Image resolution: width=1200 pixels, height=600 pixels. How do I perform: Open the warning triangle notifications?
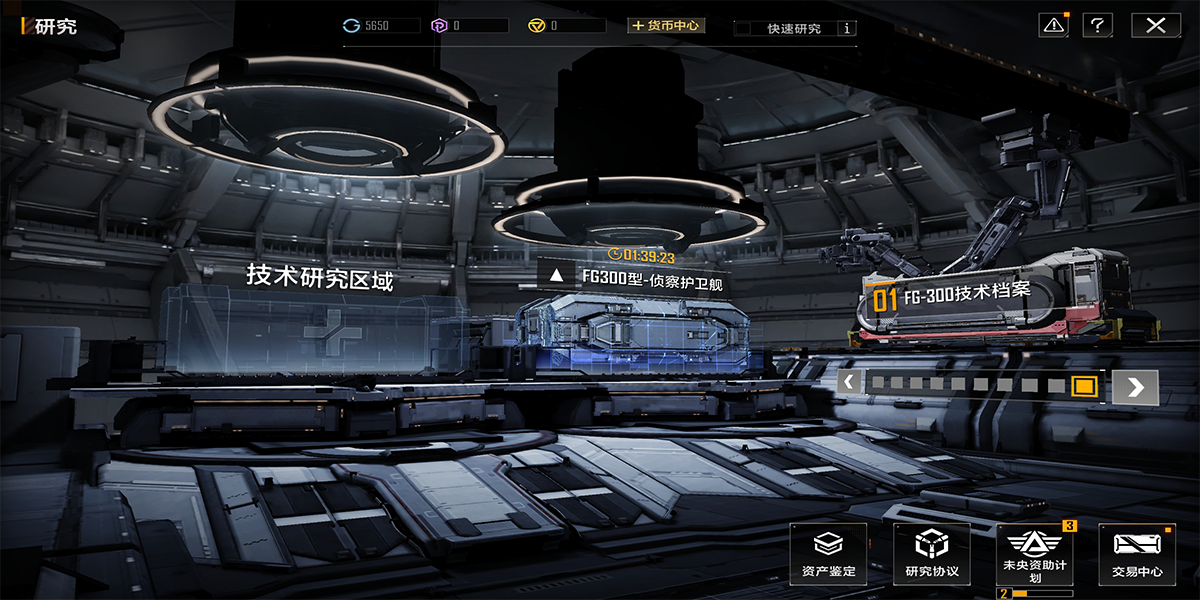1054,25
